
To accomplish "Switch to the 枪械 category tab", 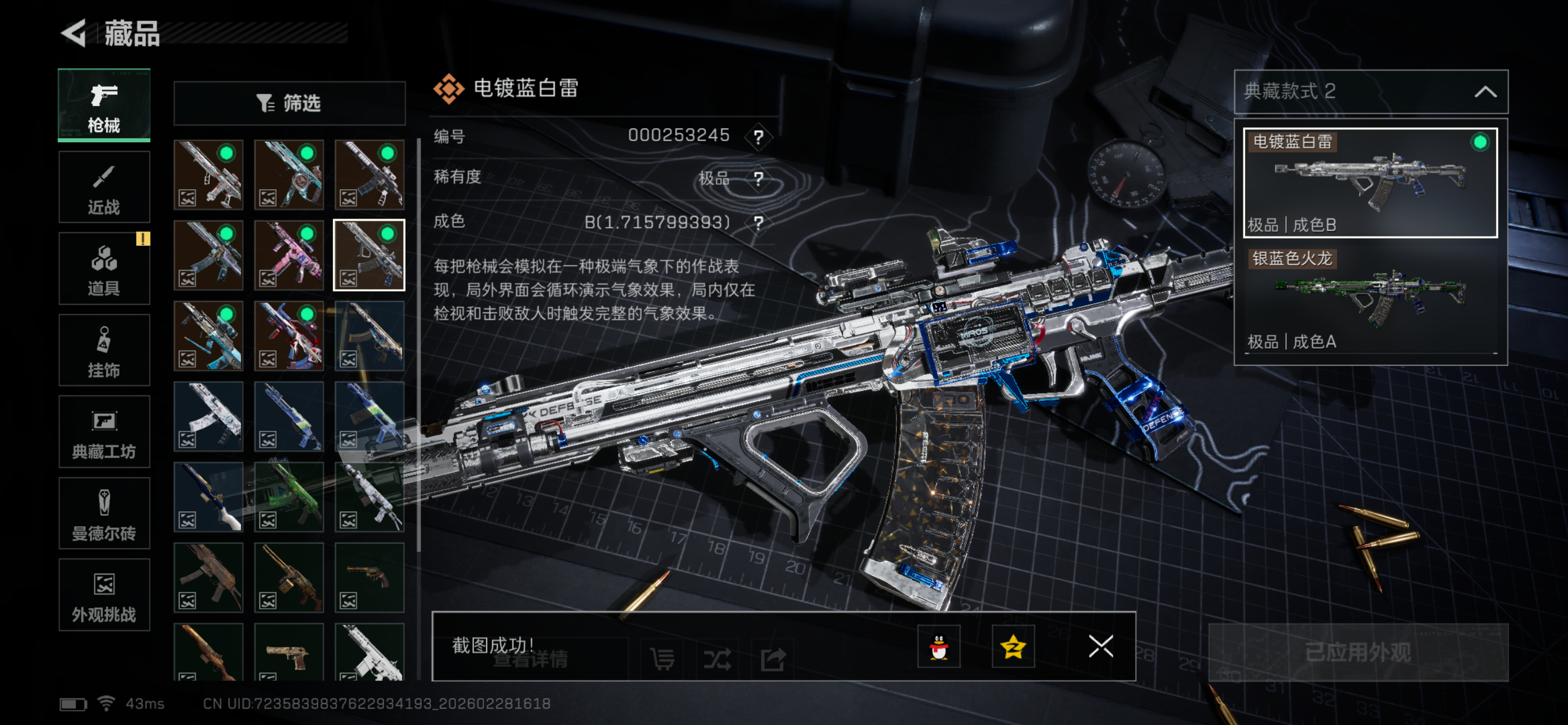I will (104, 106).
